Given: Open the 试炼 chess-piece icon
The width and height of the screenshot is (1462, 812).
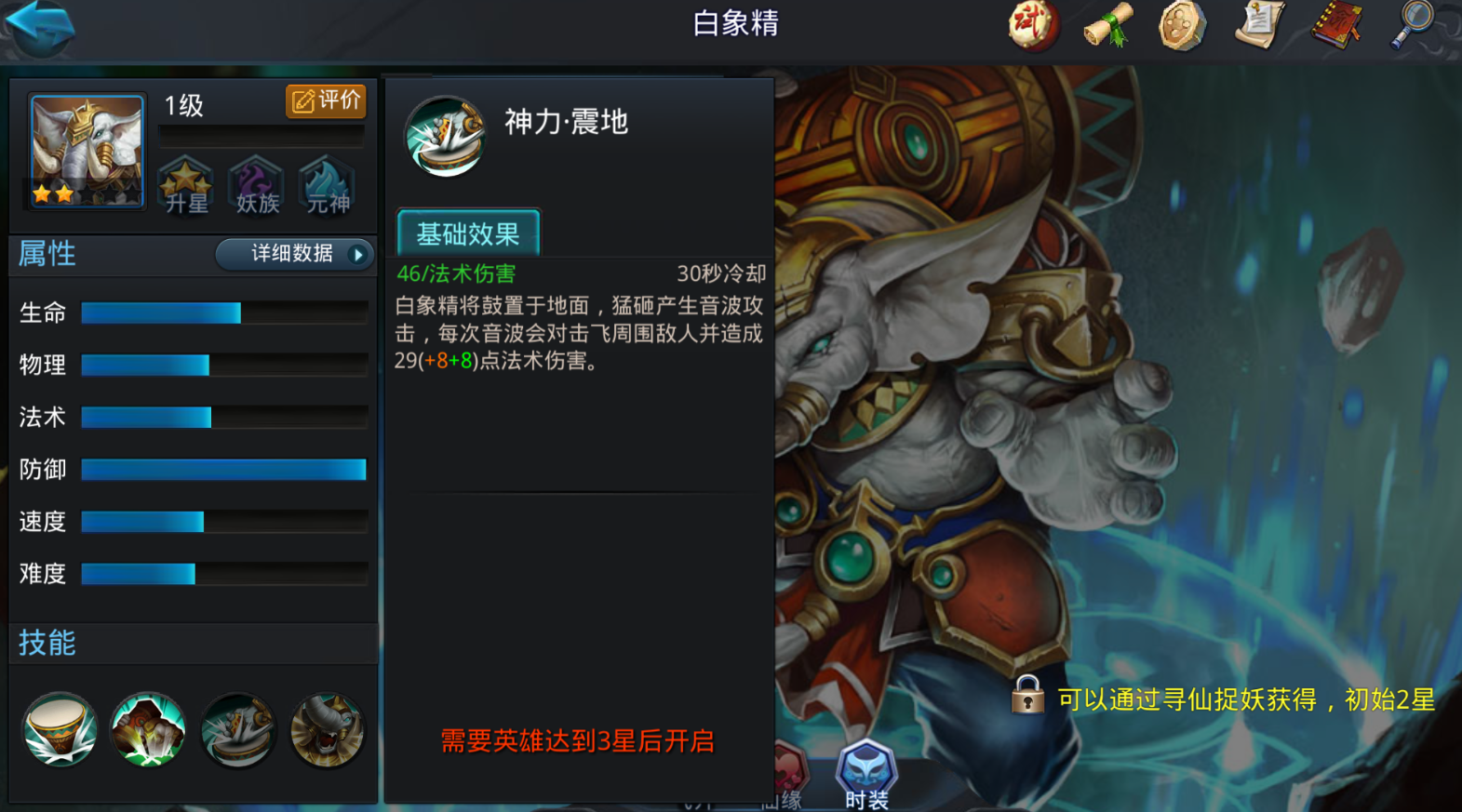Looking at the screenshot, I should click(x=1033, y=26).
